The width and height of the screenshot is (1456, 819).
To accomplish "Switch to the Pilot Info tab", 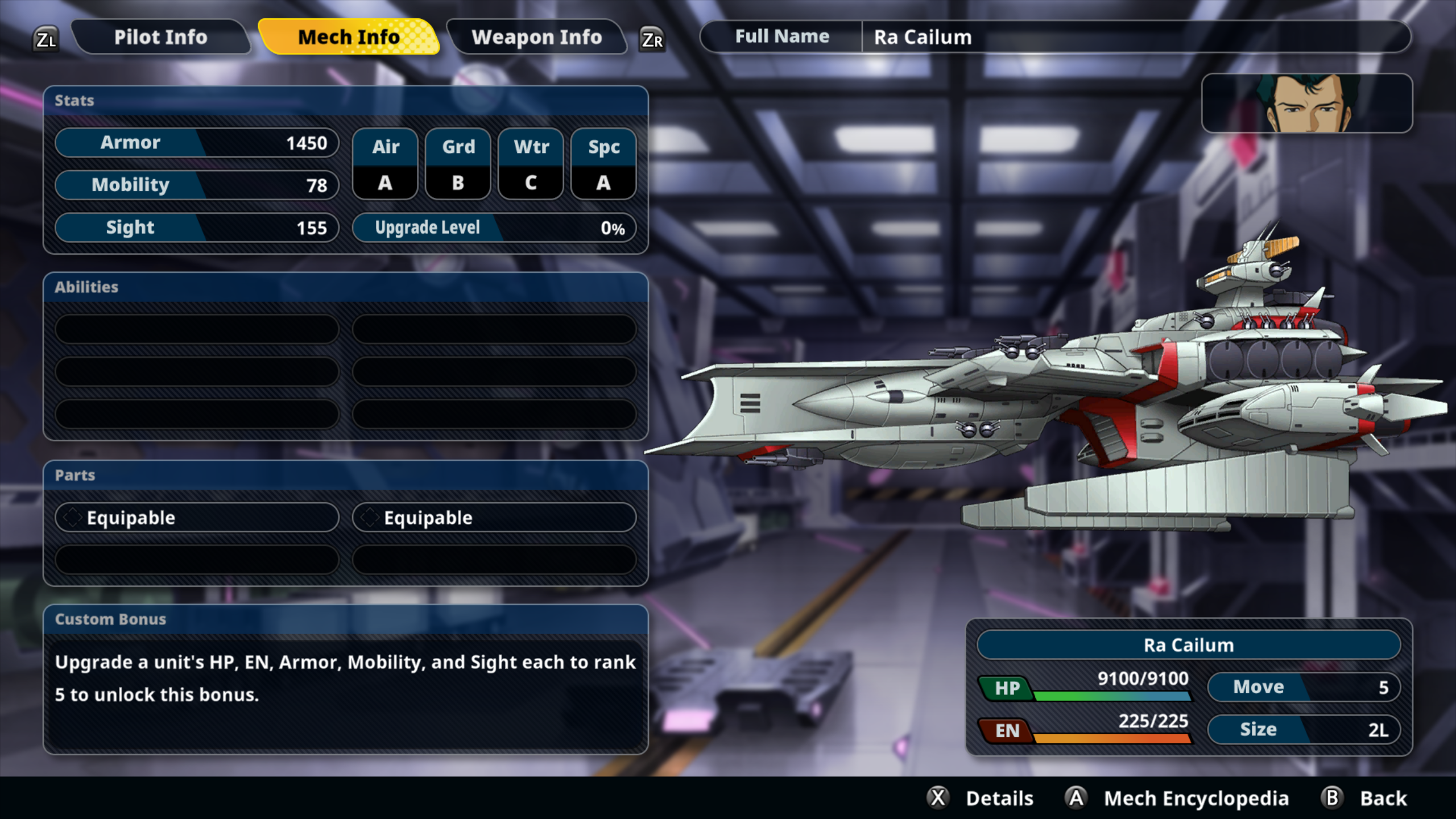I will (x=160, y=38).
